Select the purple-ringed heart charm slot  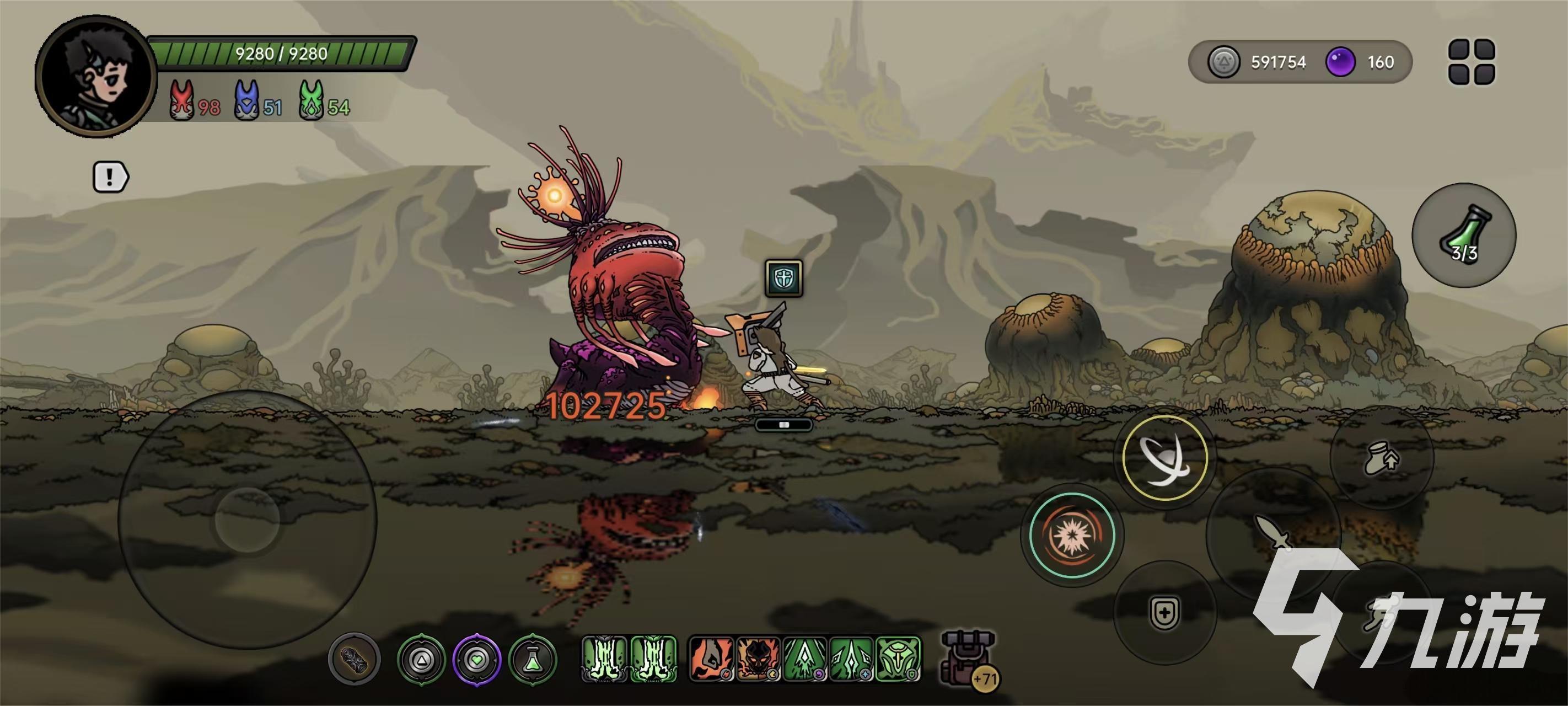[476, 659]
